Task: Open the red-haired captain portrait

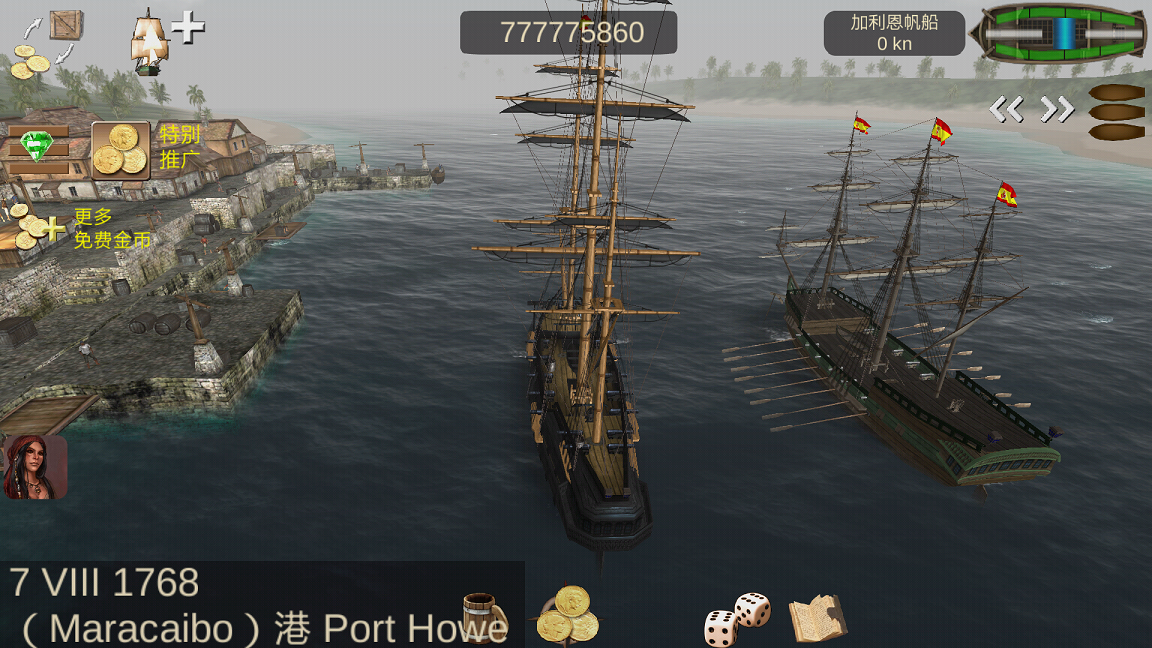Action: pyautogui.click(x=35, y=467)
